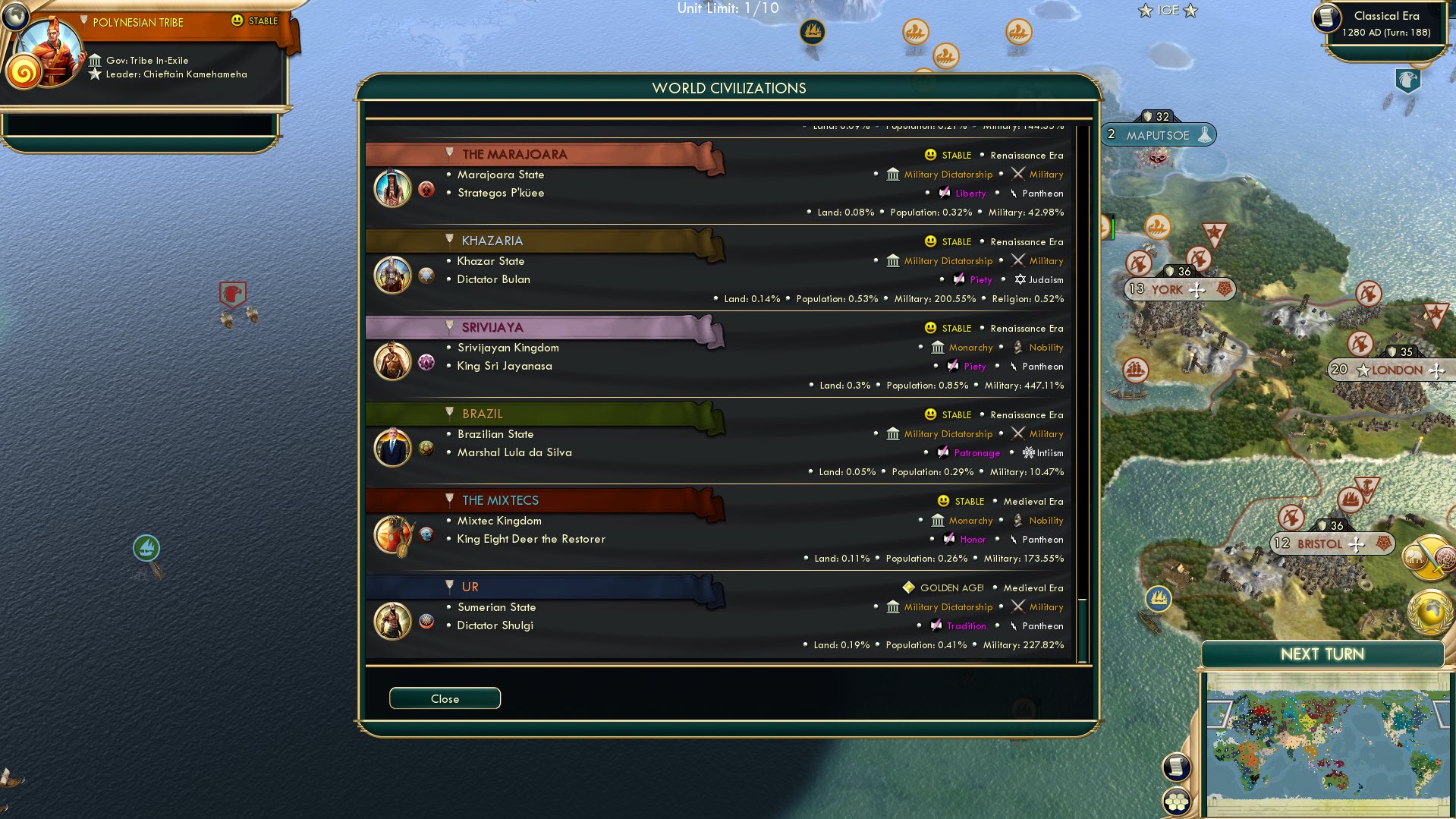Click the Nobility icon beside The Mixtecs
The image size is (1456, 819).
(1018, 520)
